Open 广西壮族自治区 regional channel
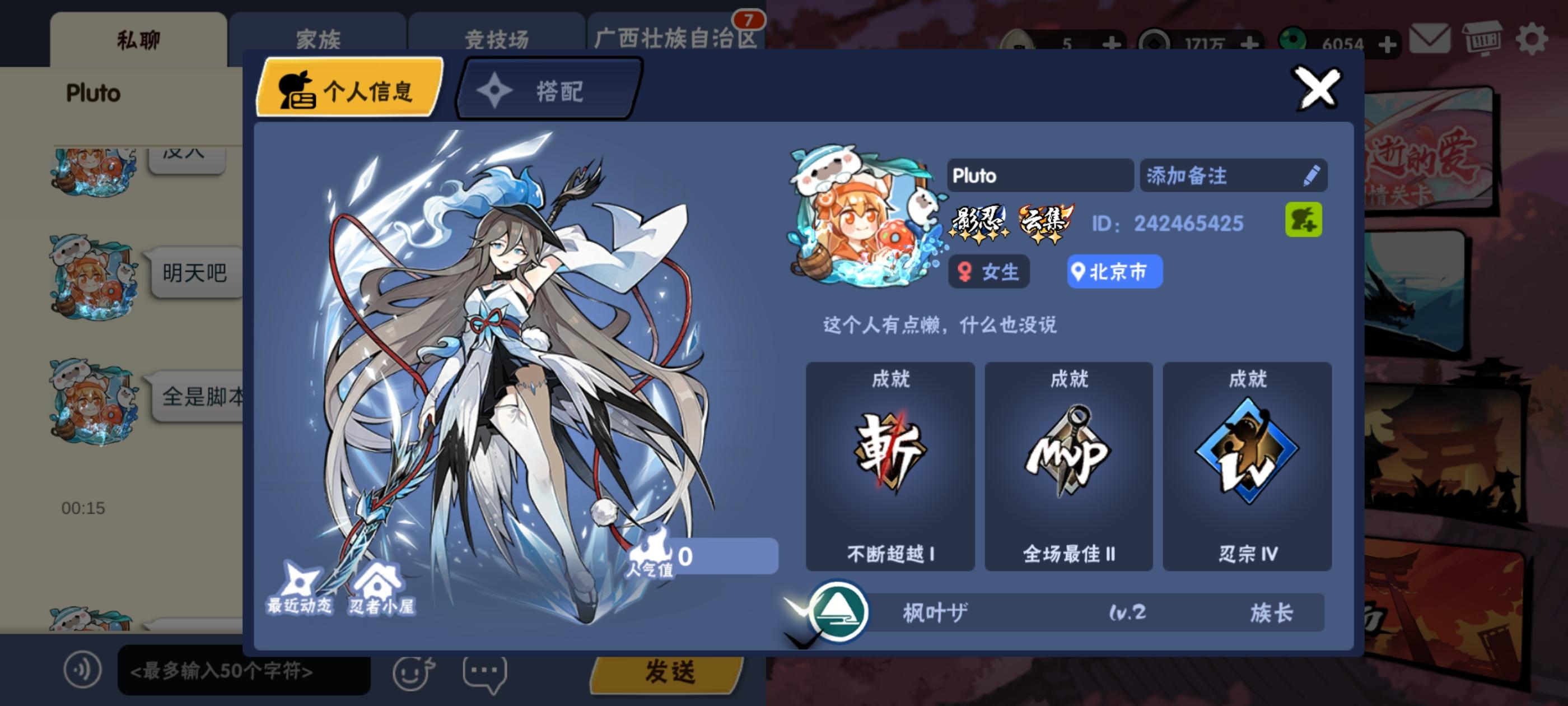 [676, 38]
